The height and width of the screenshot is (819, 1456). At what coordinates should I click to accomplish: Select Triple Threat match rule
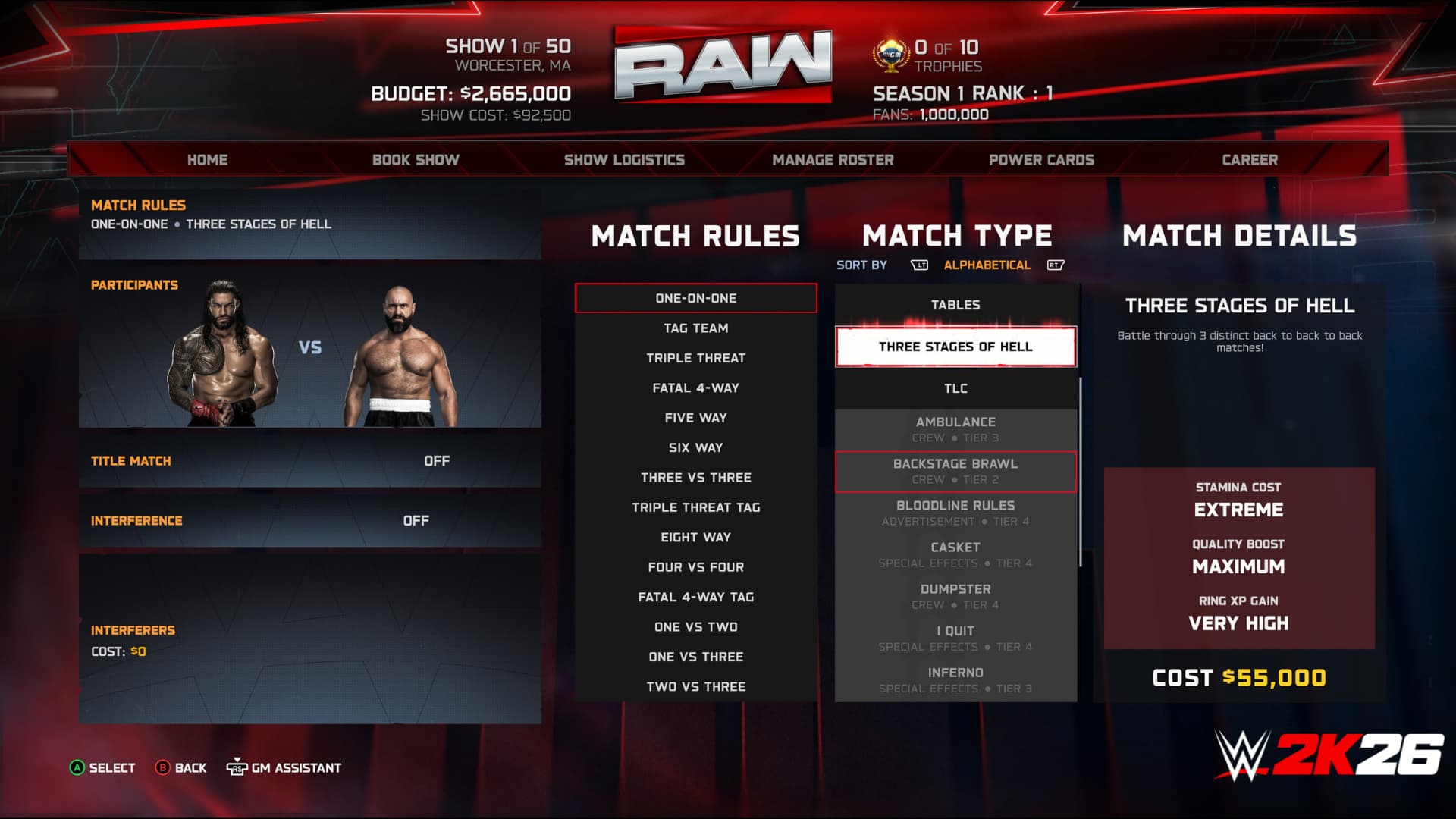(x=695, y=358)
